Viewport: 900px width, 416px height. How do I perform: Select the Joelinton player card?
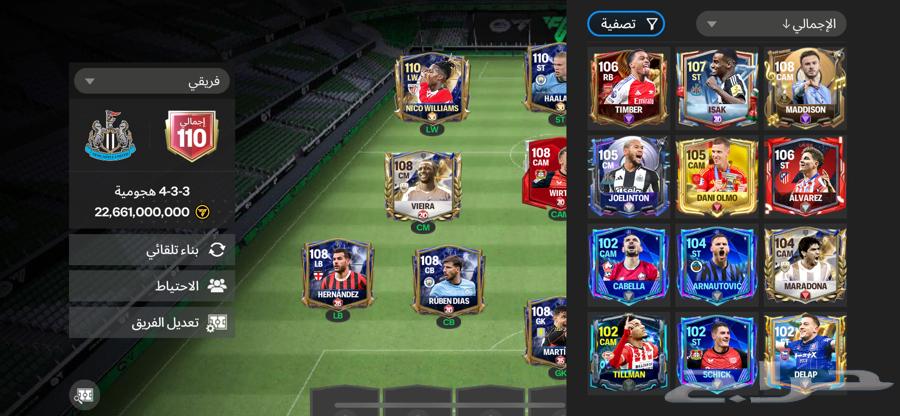[x=628, y=178]
